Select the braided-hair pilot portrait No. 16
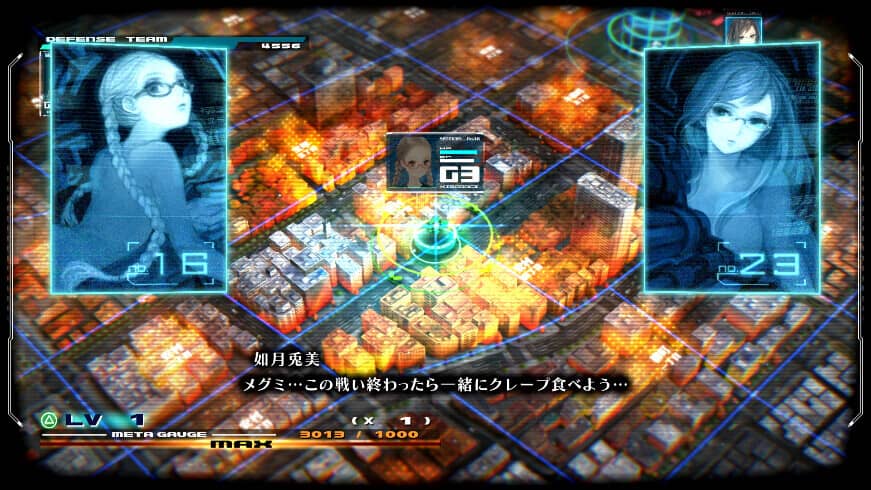871x490 pixels. point(138,168)
